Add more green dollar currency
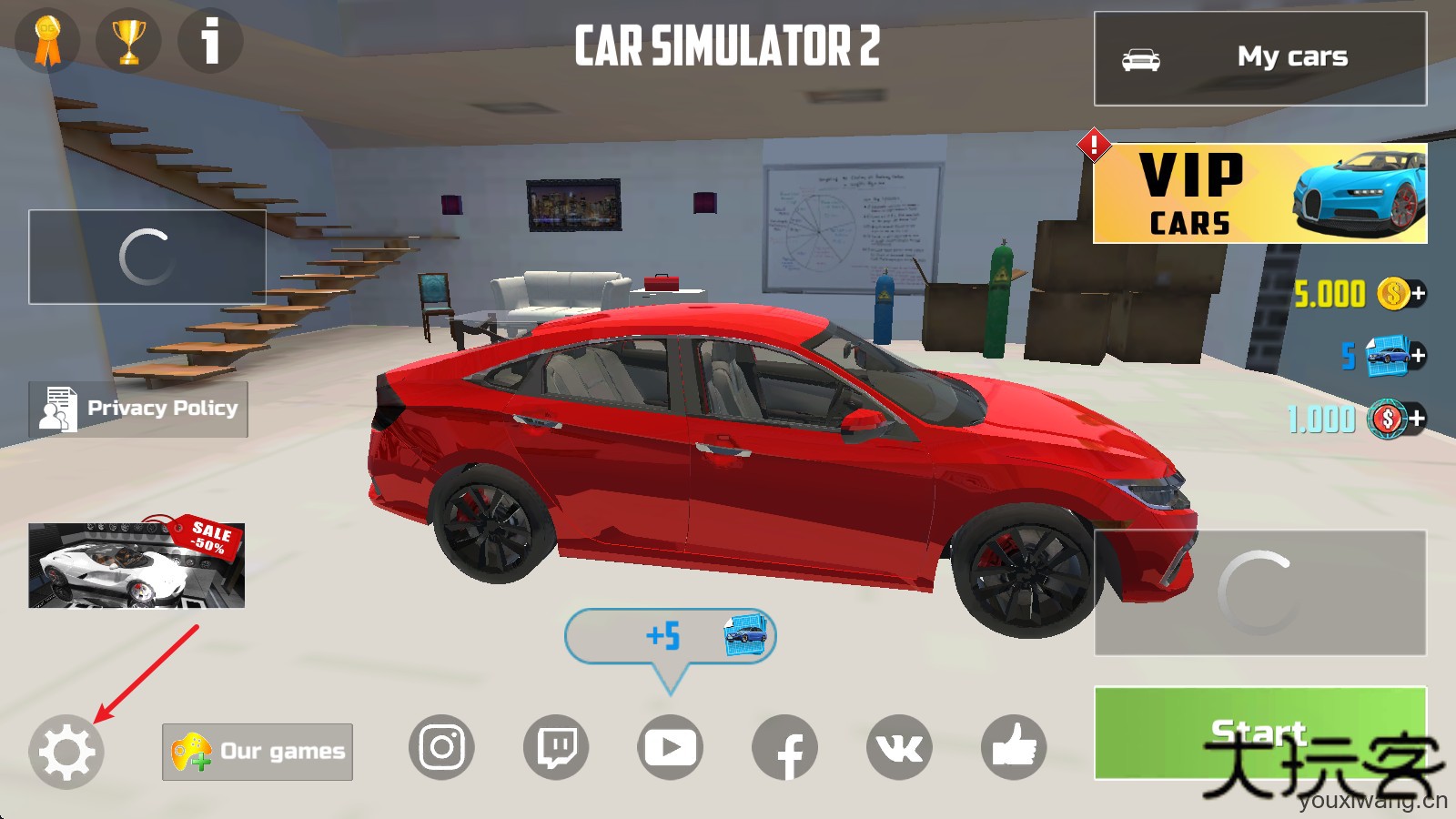 pos(1418,419)
